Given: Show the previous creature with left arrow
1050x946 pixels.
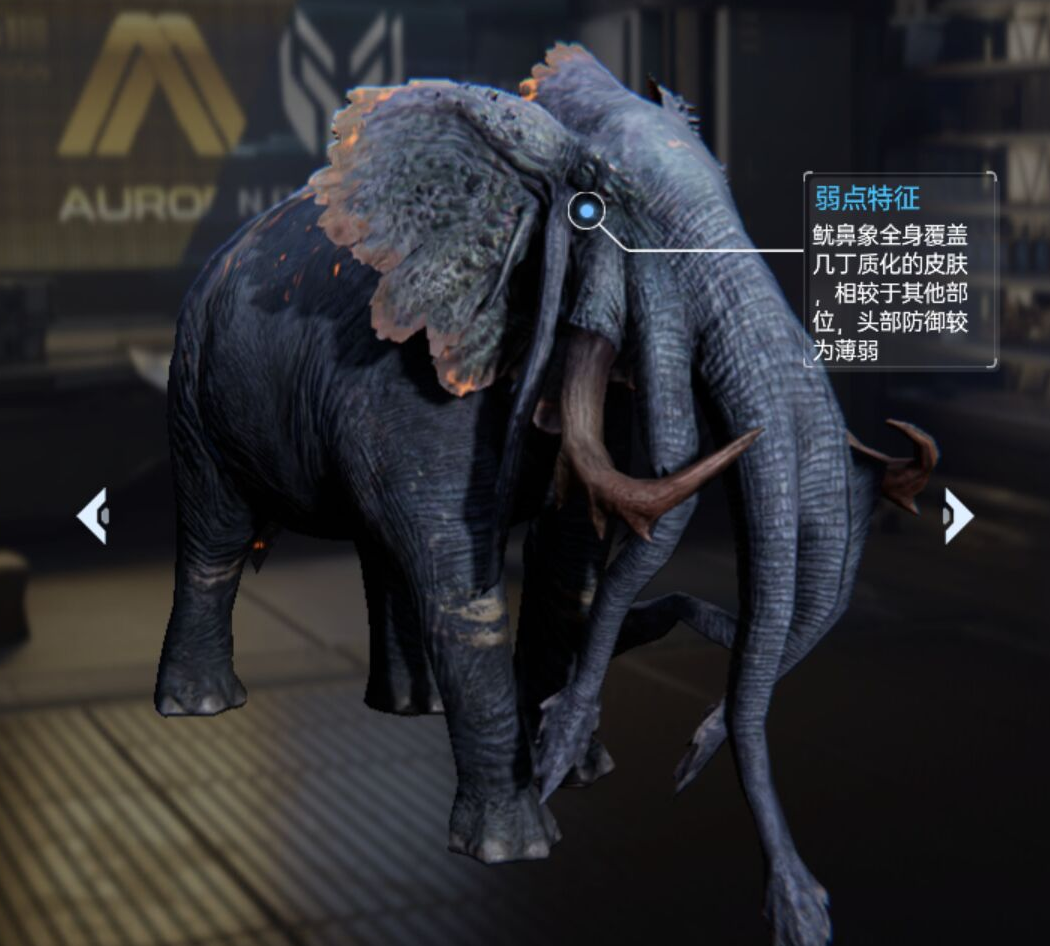Looking at the screenshot, I should click(x=92, y=516).
